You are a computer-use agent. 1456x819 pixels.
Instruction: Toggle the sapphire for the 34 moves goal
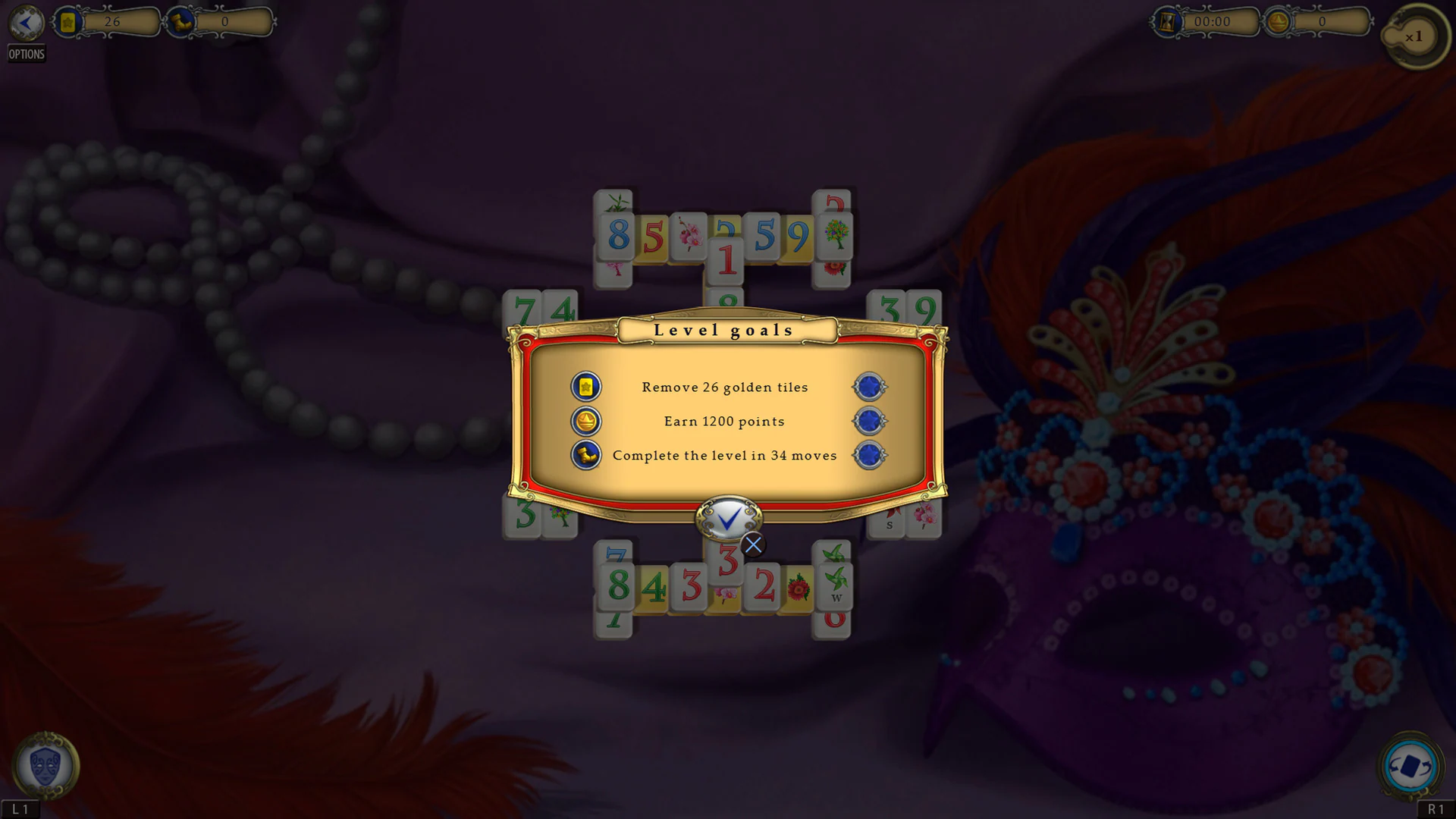(869, 456)
